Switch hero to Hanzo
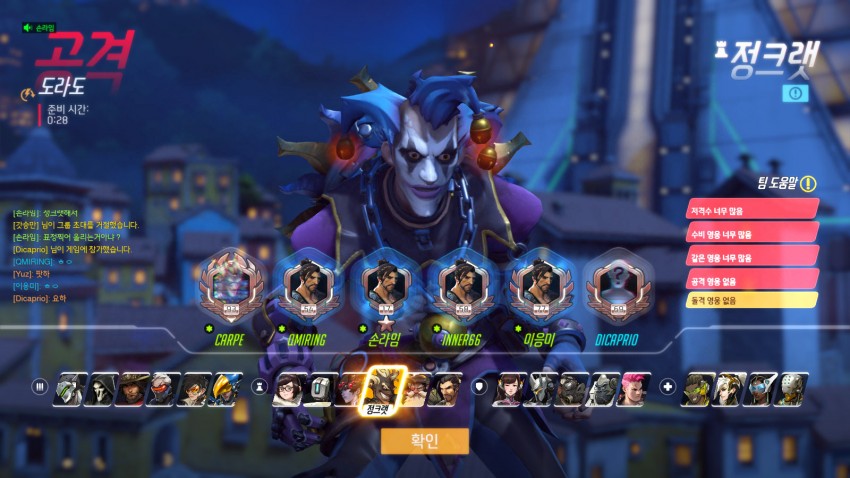 click(x=441, y=388)
